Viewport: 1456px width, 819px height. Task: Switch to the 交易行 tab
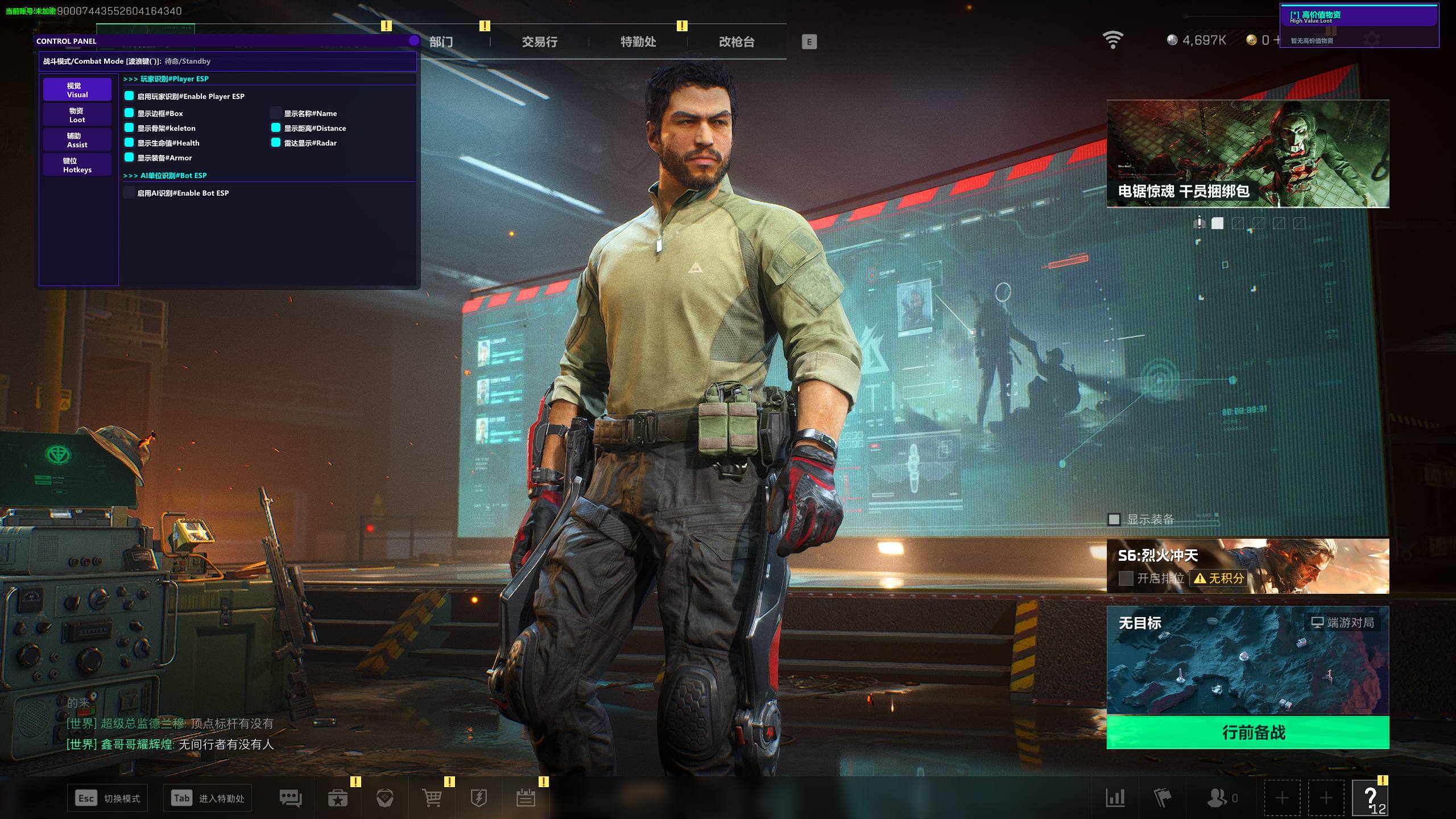539,42
